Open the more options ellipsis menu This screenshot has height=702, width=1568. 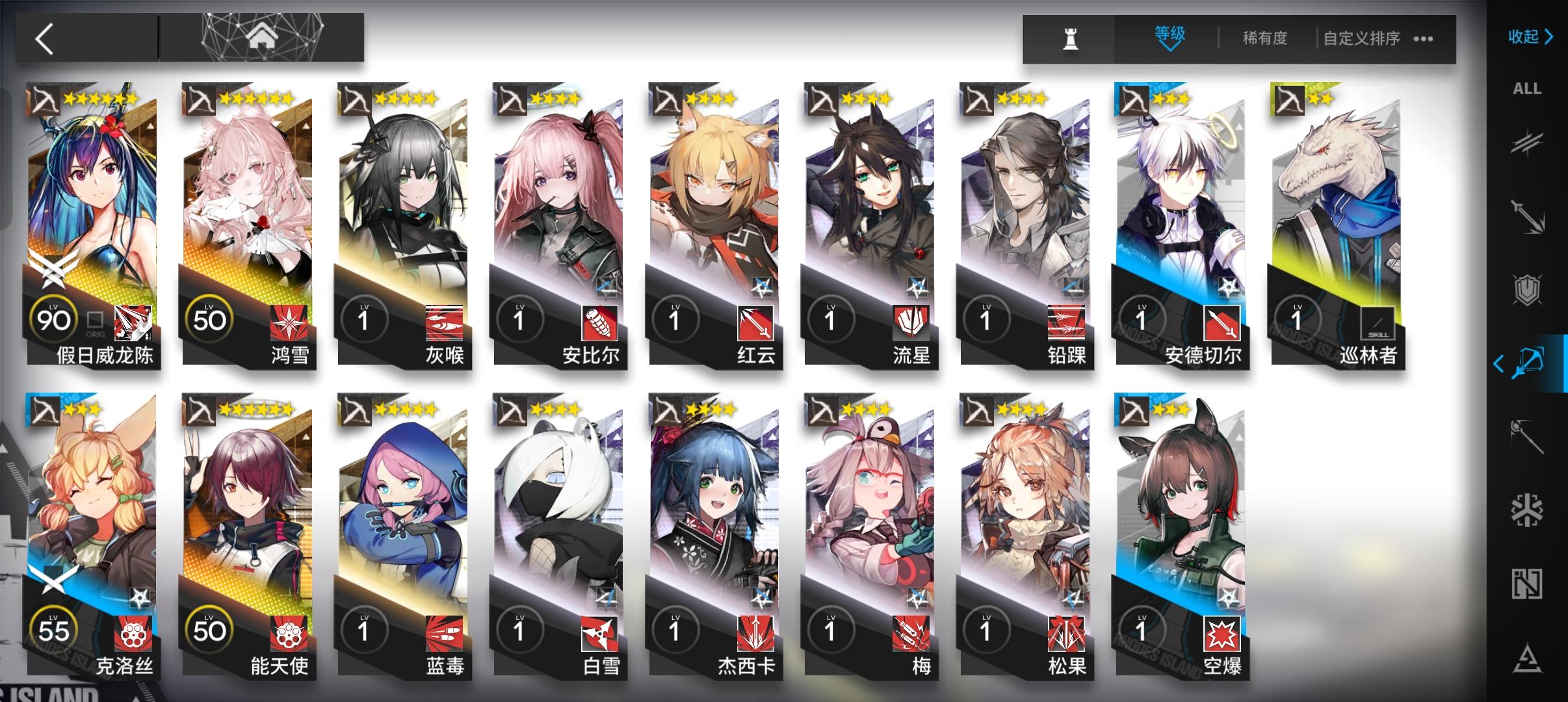(x=1422, y=39)
